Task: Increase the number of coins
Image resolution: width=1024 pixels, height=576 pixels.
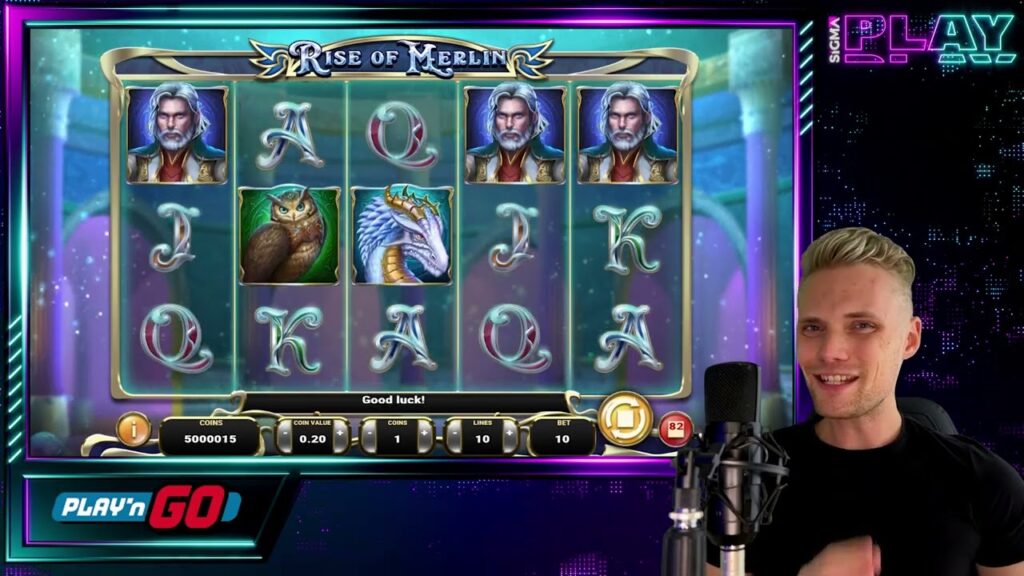Action: coord(426,436)
